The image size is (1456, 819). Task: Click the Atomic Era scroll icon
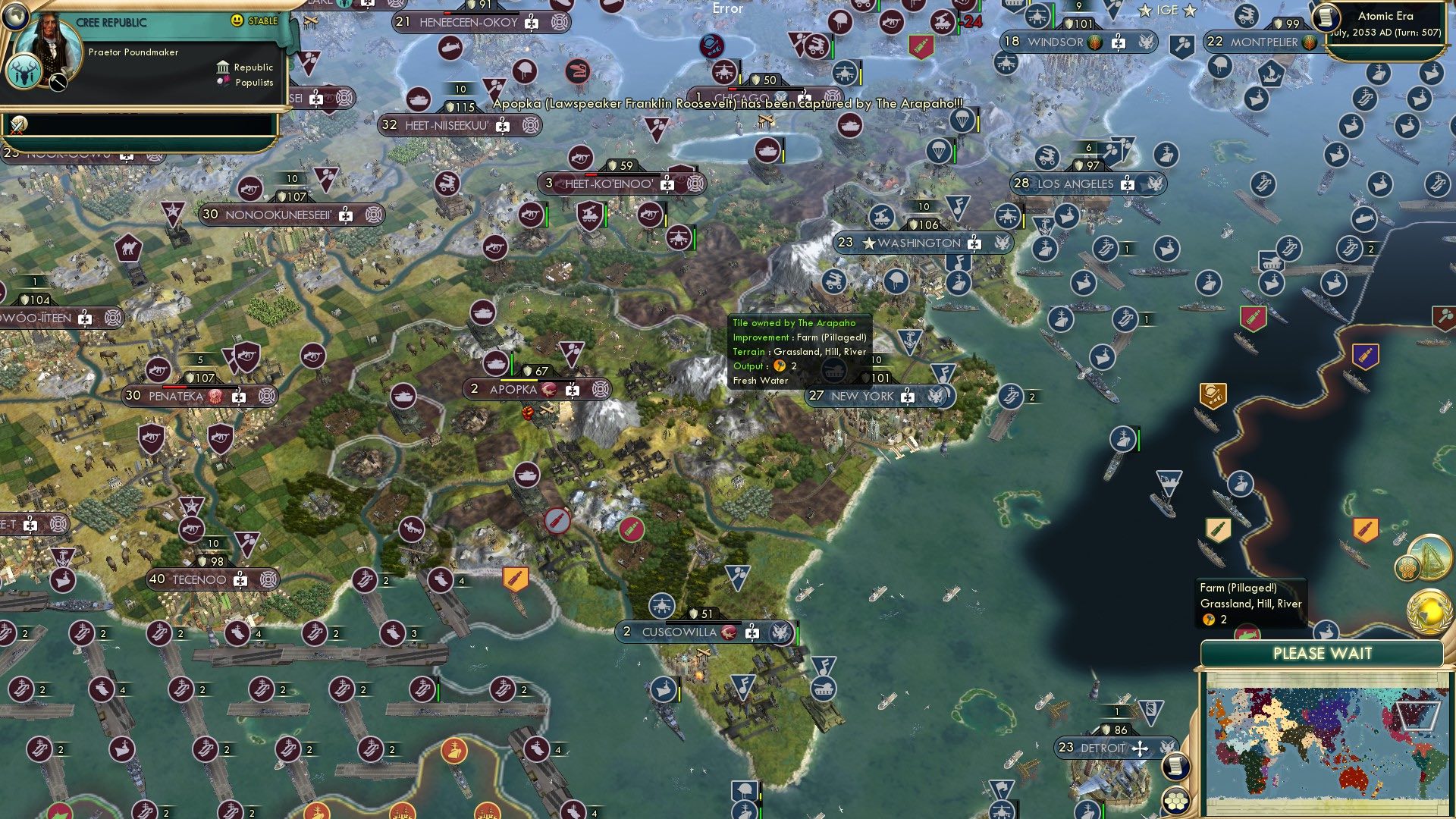tap(1328, 18)
